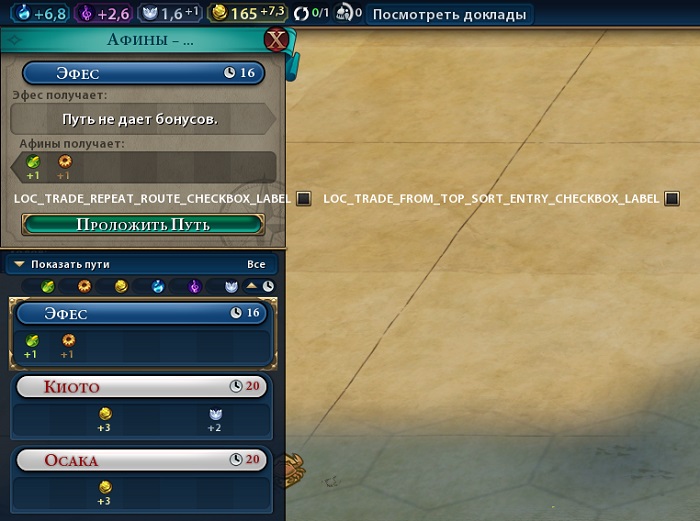Choose the Осака trade route
The height and width of the screenshot is (521, 700).
pyautogui.click(x=142, y=460)
